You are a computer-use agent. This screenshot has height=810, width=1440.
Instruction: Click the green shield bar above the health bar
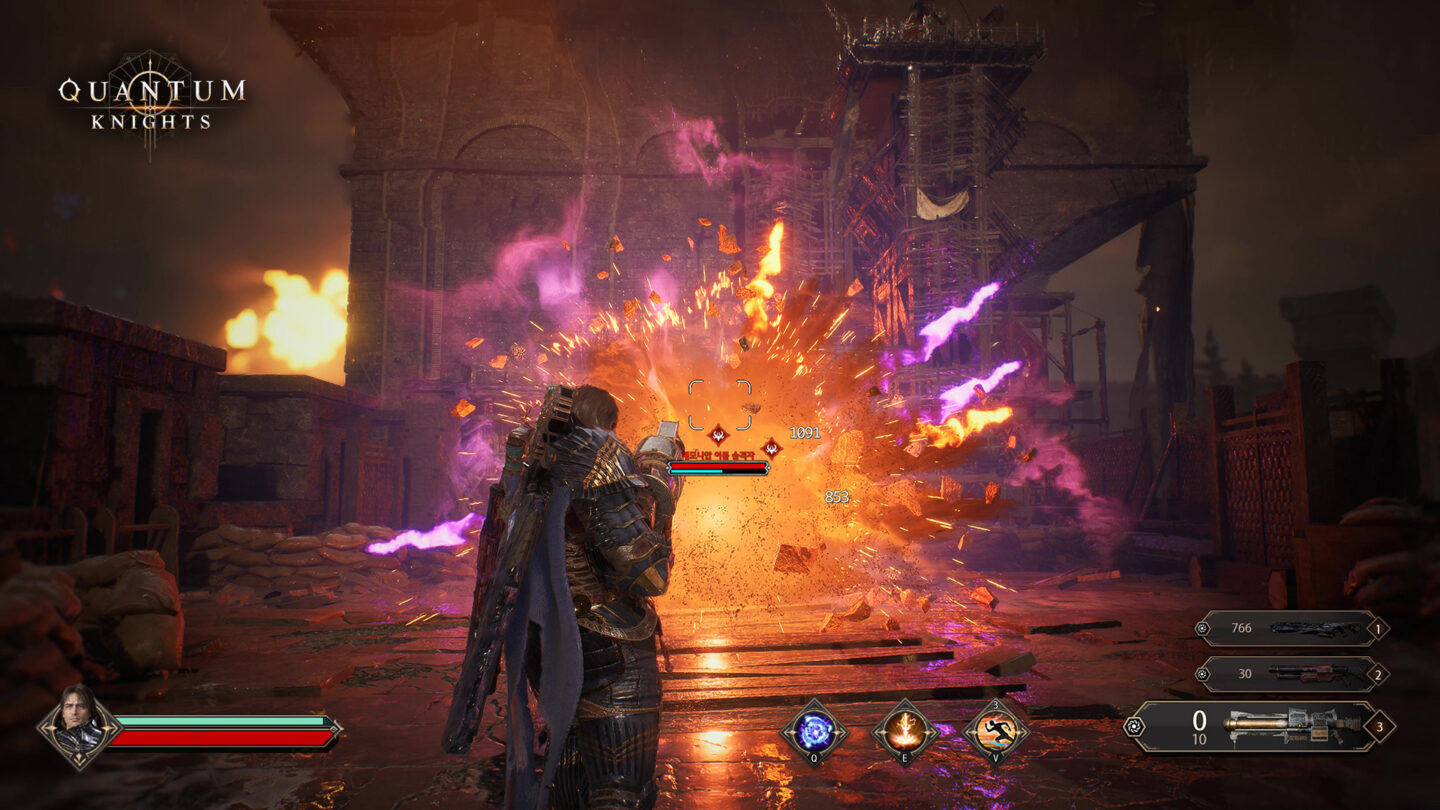(x=222, y=722)
